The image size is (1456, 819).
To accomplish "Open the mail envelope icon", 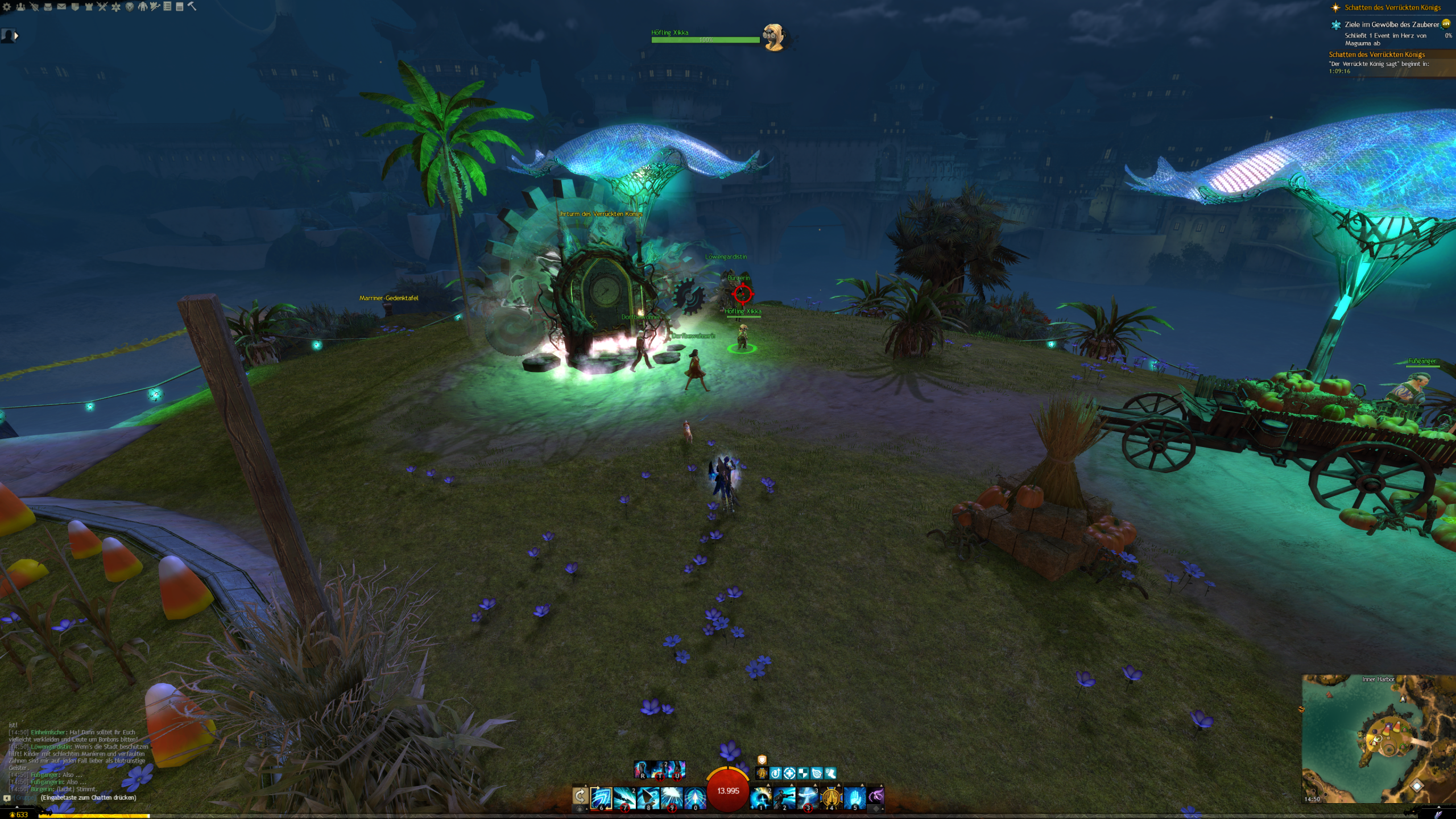I will pyautogui.click(x=61, y=7).
